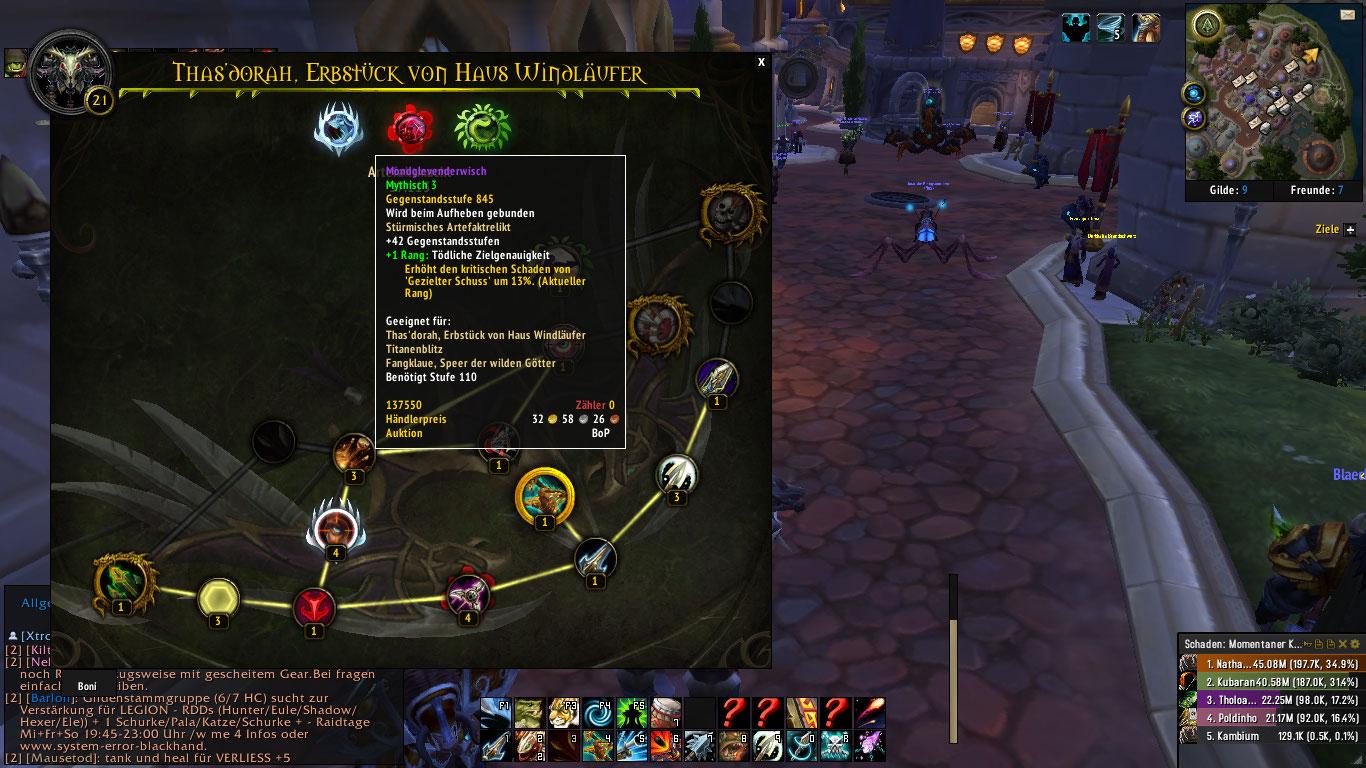Close the Thas'dorah artifact window
This screenshot has height=768, width=1366.
click(761, 62)
